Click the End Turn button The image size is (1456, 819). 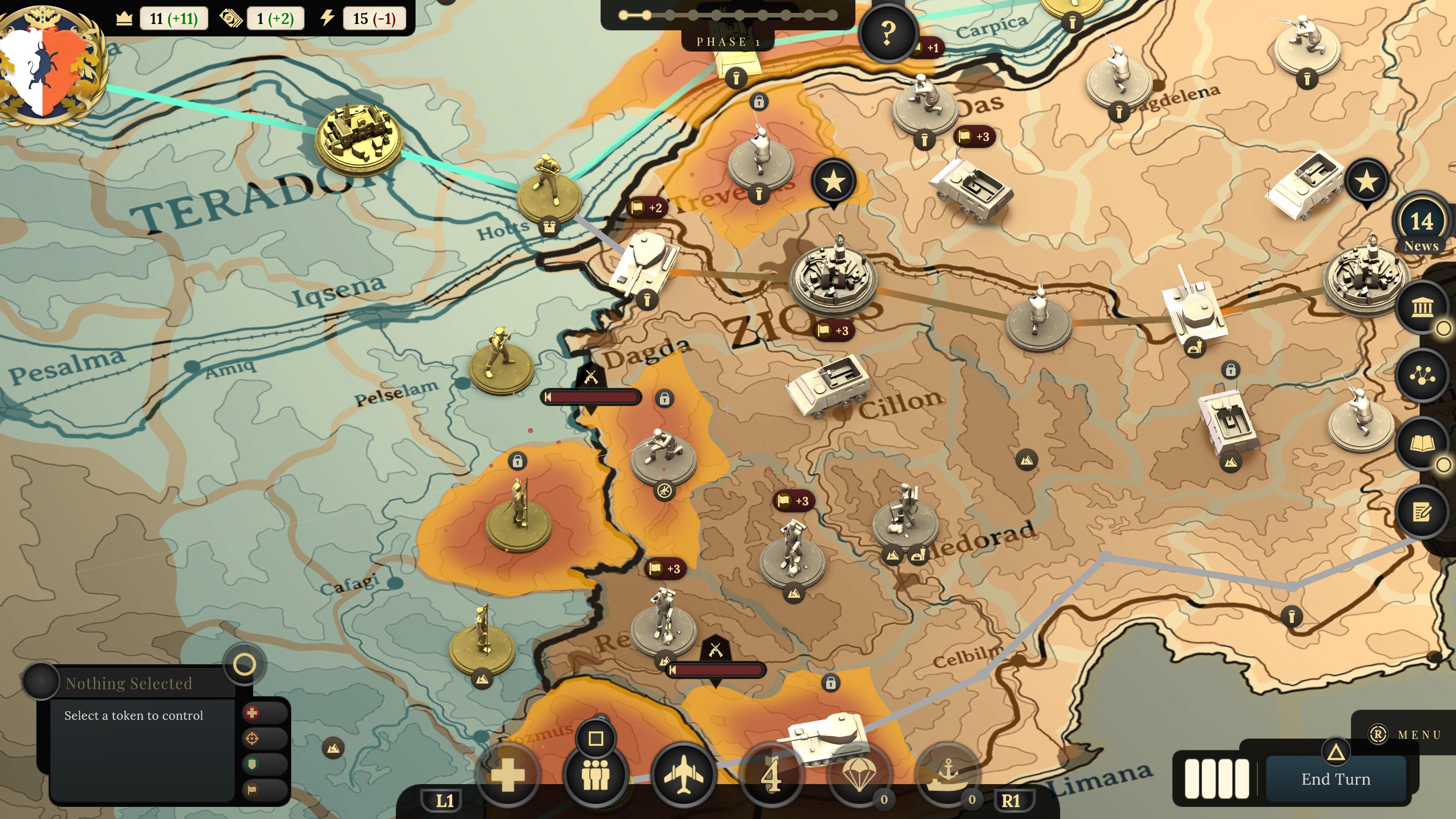click(1335, 779)
